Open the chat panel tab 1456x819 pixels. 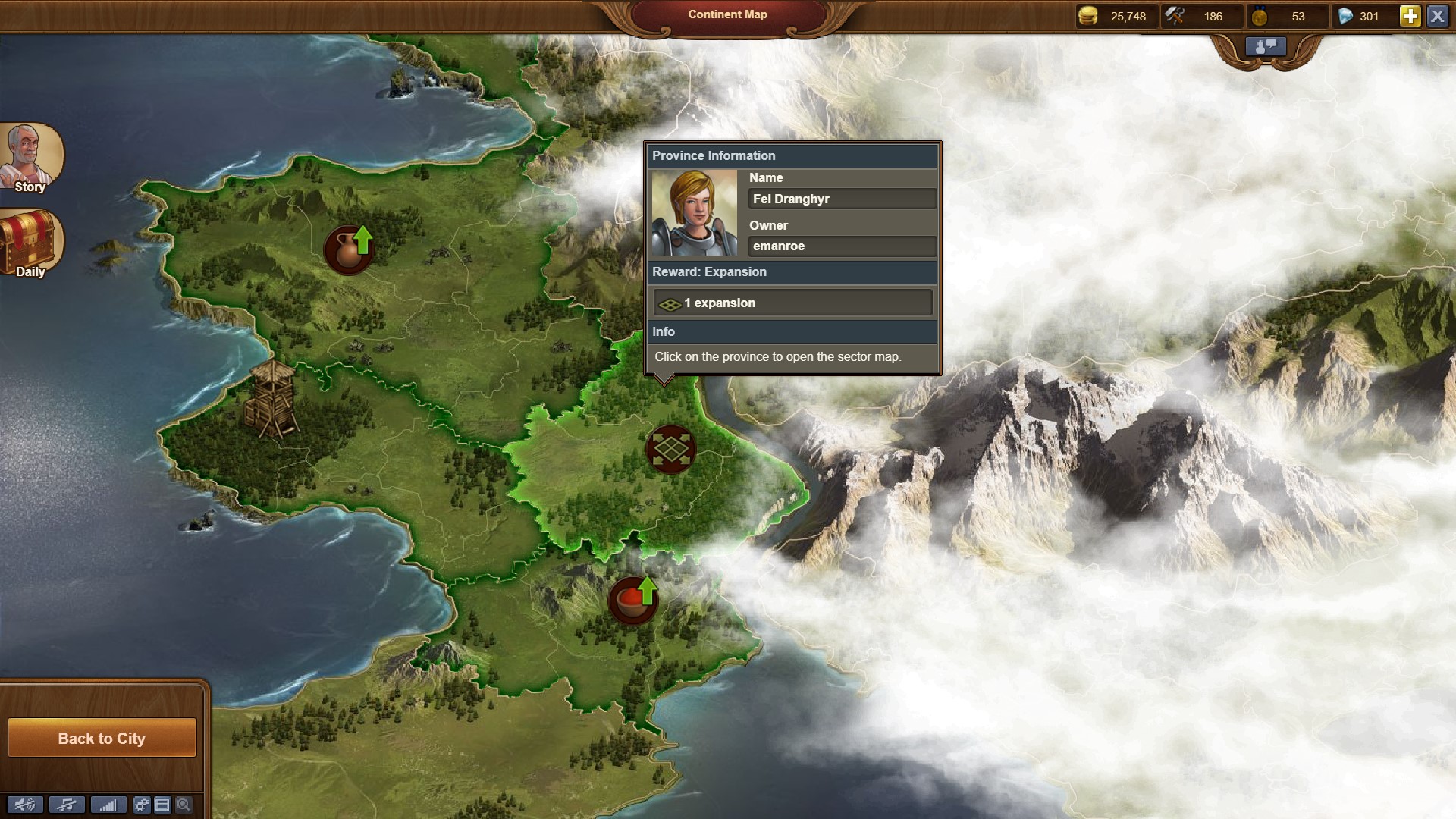(x=1265, y=47)
